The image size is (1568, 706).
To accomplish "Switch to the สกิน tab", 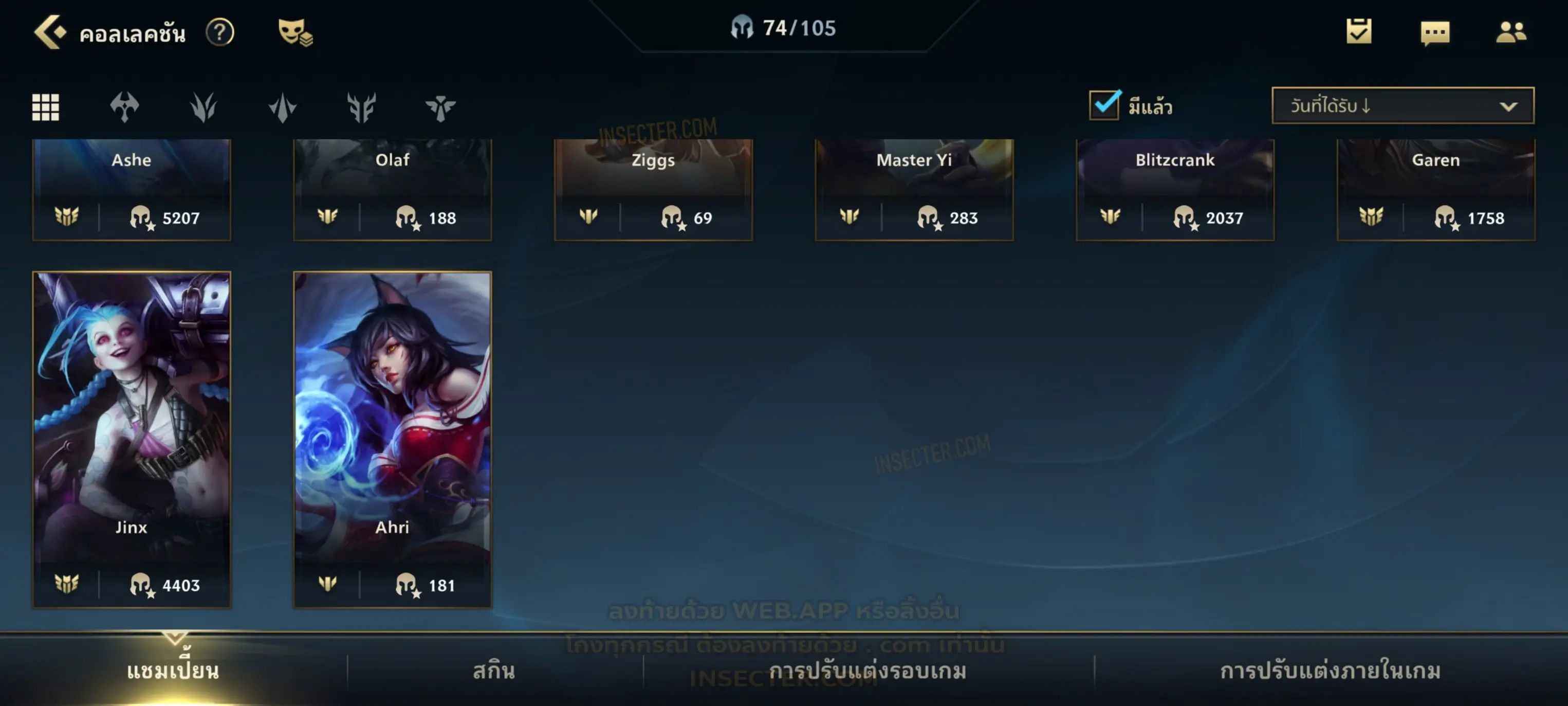I will tap(494, 671).
